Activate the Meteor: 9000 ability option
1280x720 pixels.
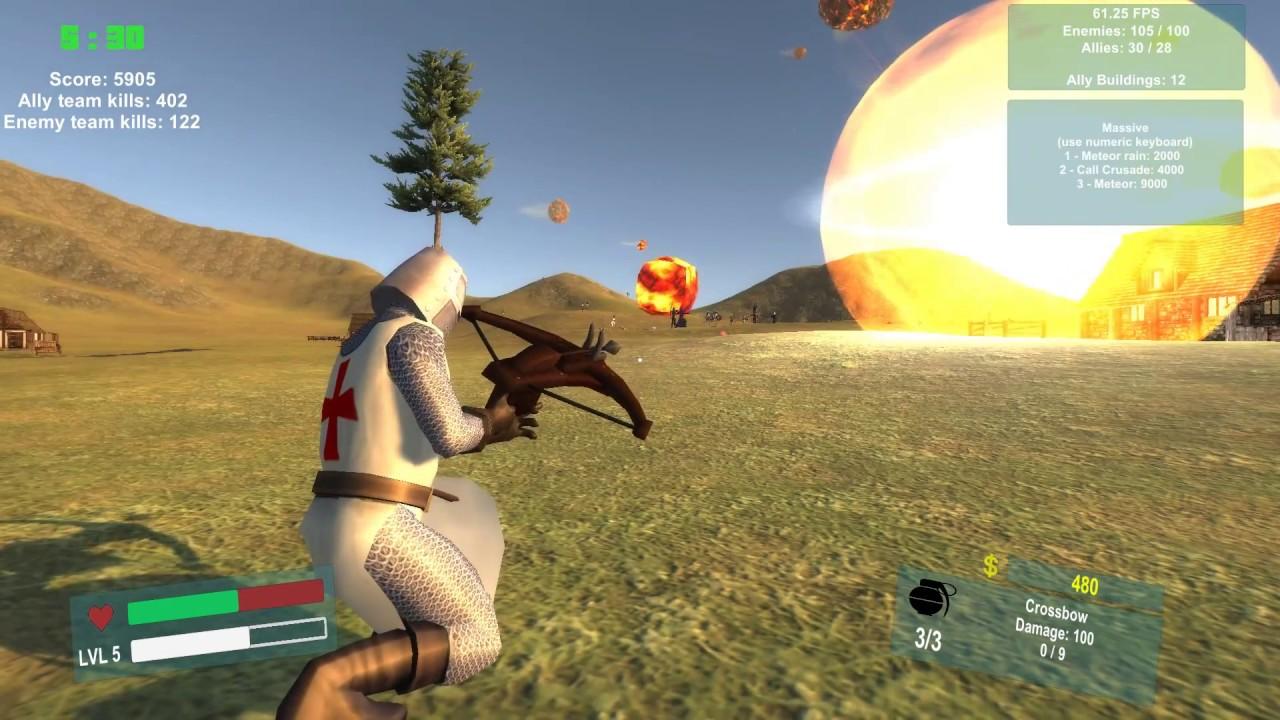[1124, 184]
